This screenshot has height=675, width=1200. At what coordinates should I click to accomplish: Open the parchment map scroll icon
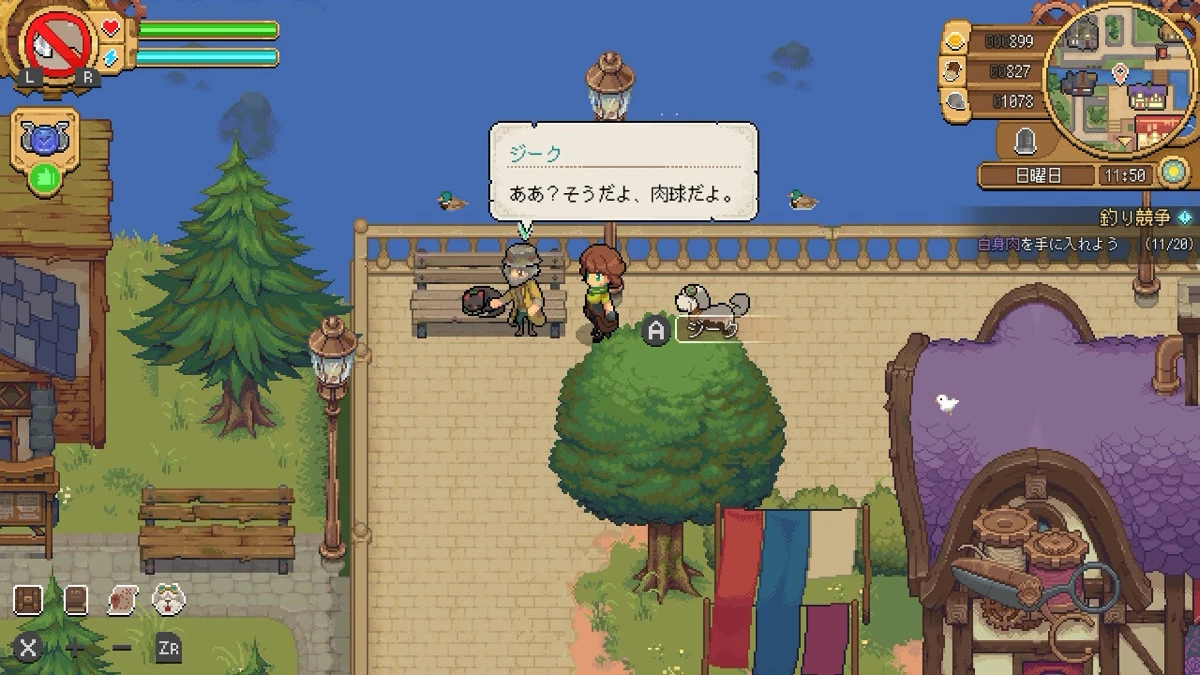122,600
